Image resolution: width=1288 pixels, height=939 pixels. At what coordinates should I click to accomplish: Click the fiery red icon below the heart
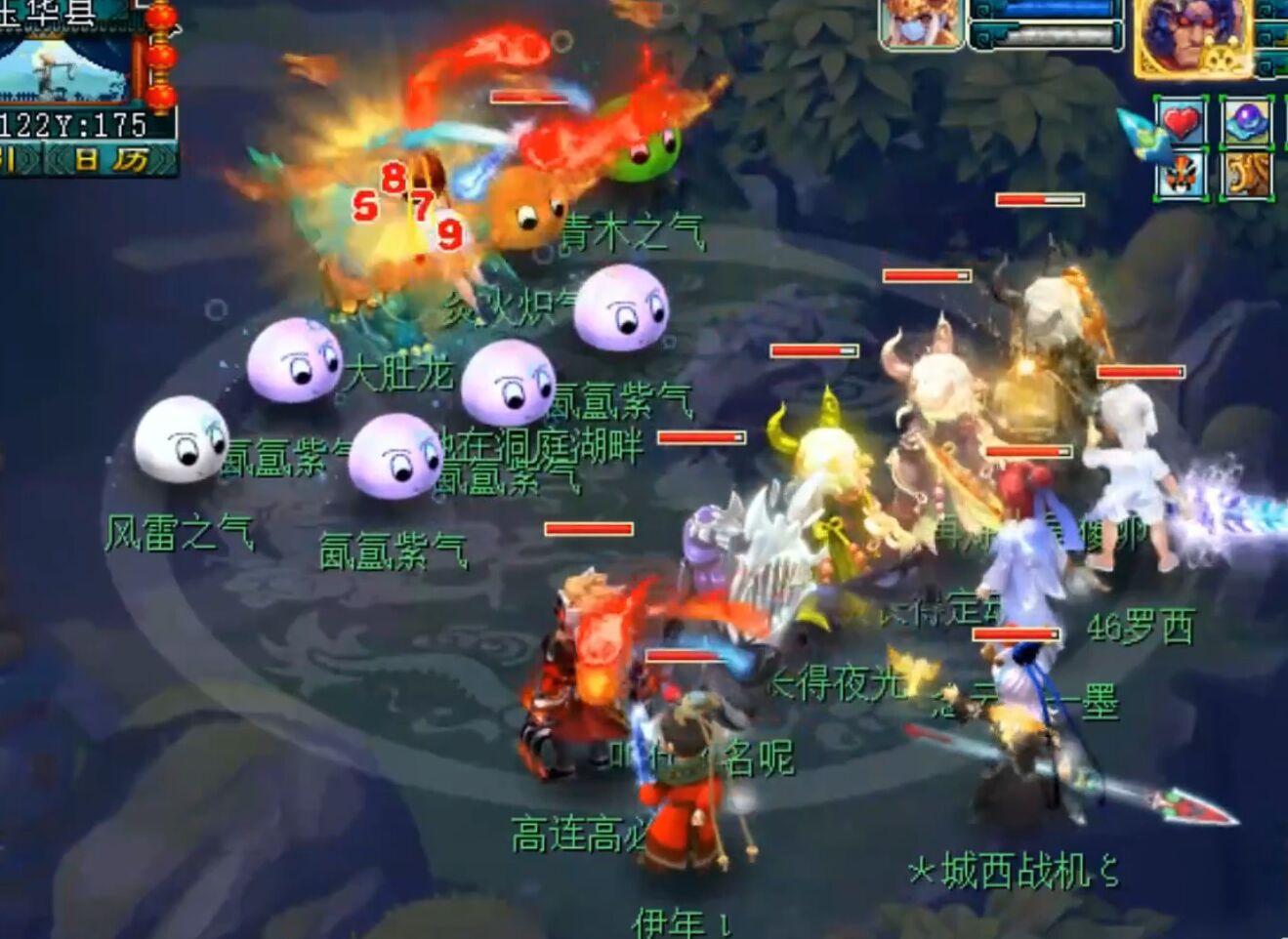(x=1181, y=173)
